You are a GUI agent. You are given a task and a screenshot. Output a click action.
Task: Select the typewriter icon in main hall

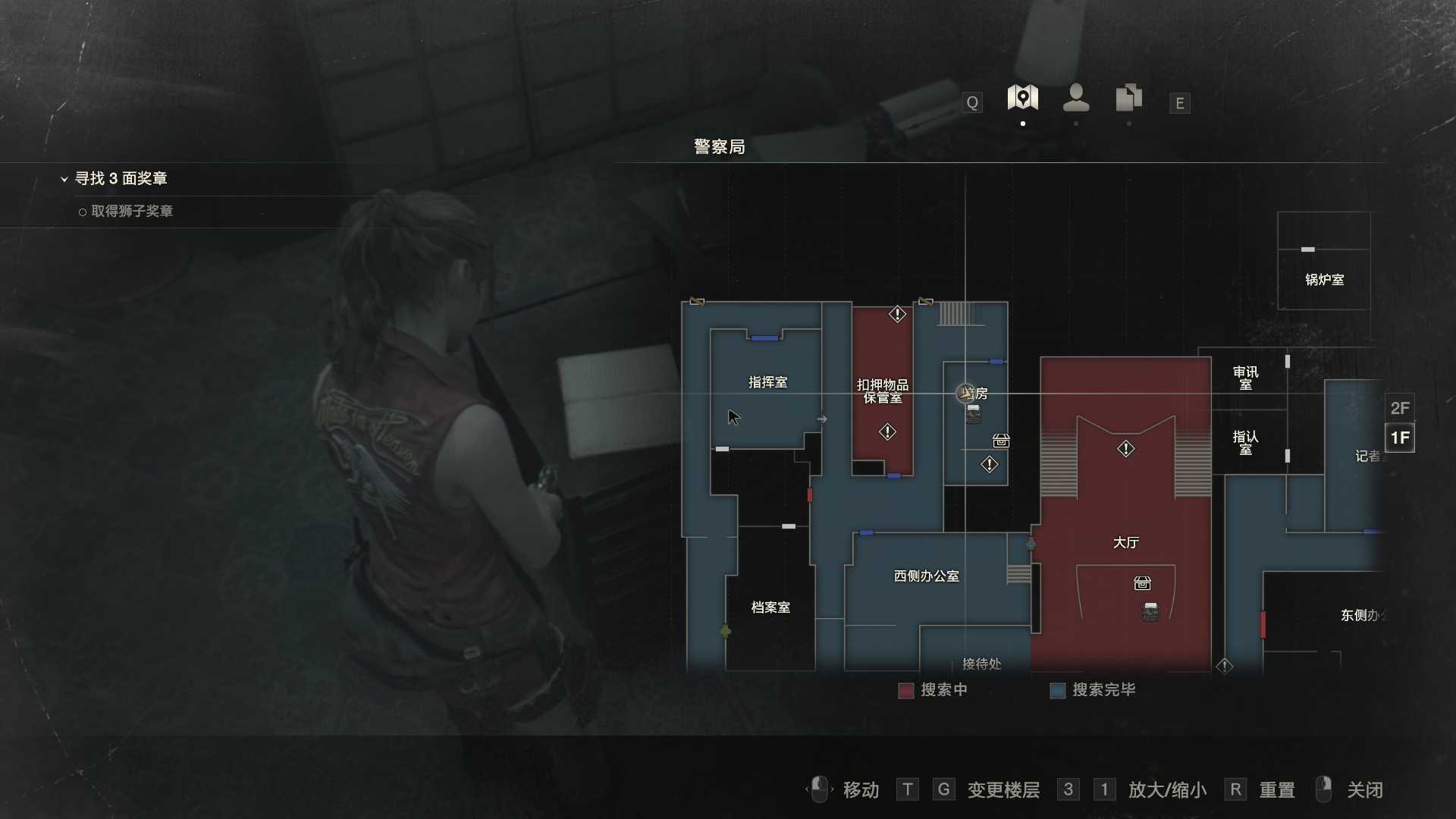(x=1150, y=612)
